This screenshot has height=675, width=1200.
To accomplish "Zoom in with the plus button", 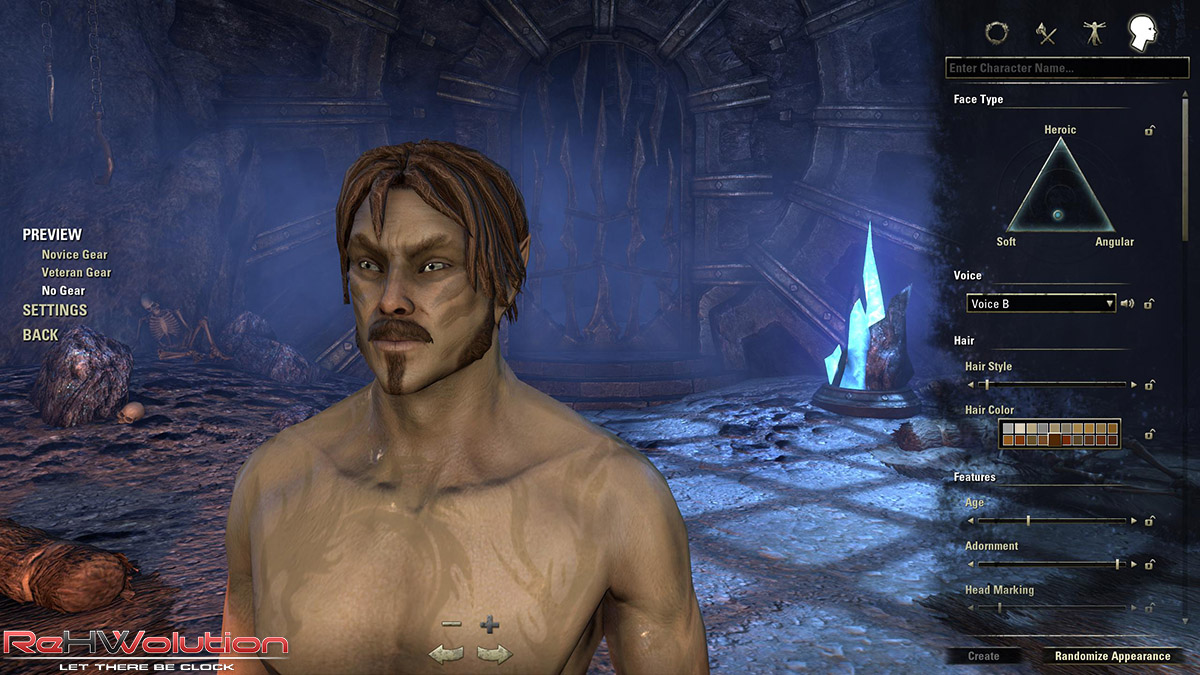I will [489, 626].
